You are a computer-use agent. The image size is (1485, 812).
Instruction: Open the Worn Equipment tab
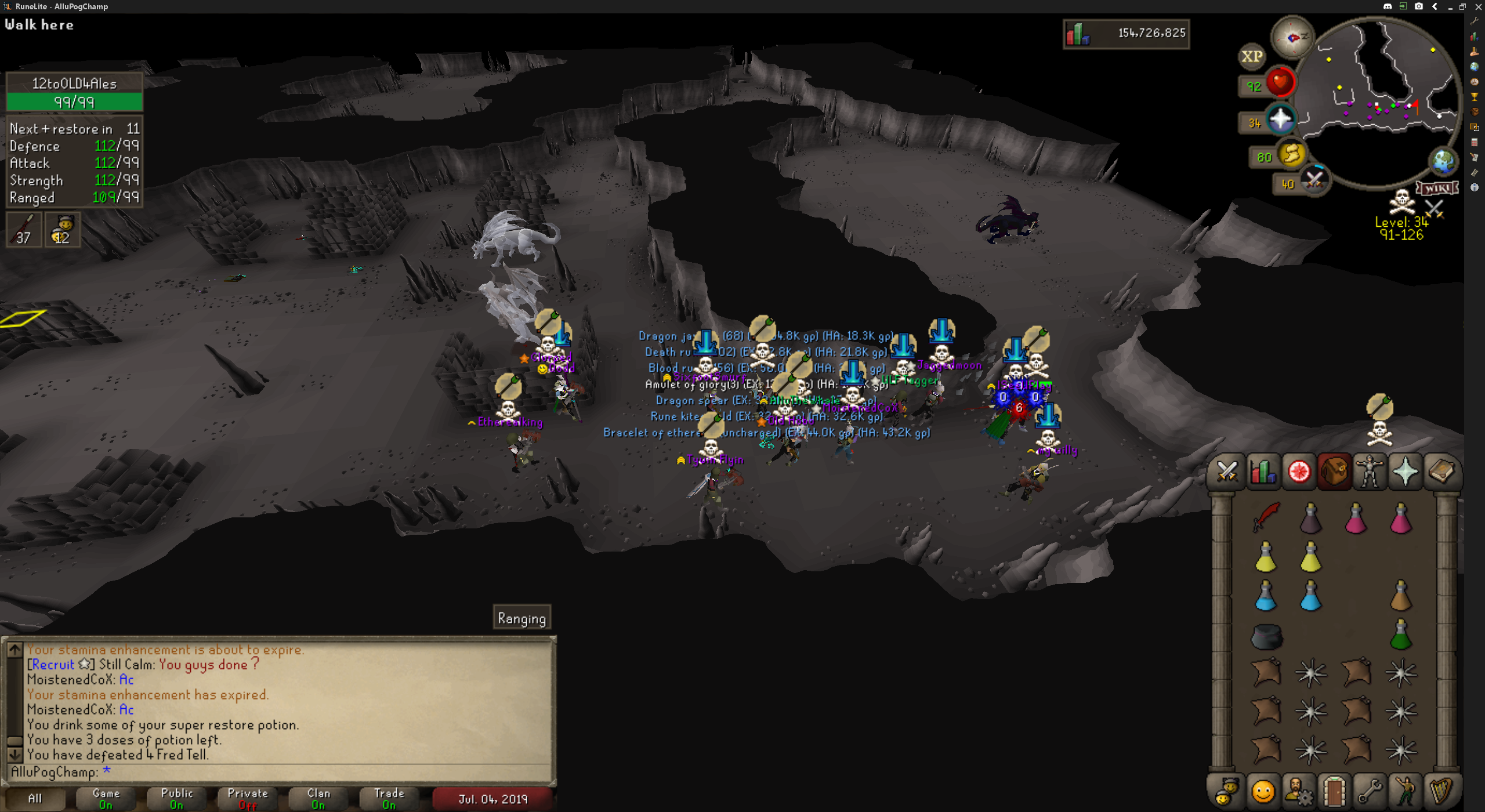pyautogui.click(x=1370, y=472)
